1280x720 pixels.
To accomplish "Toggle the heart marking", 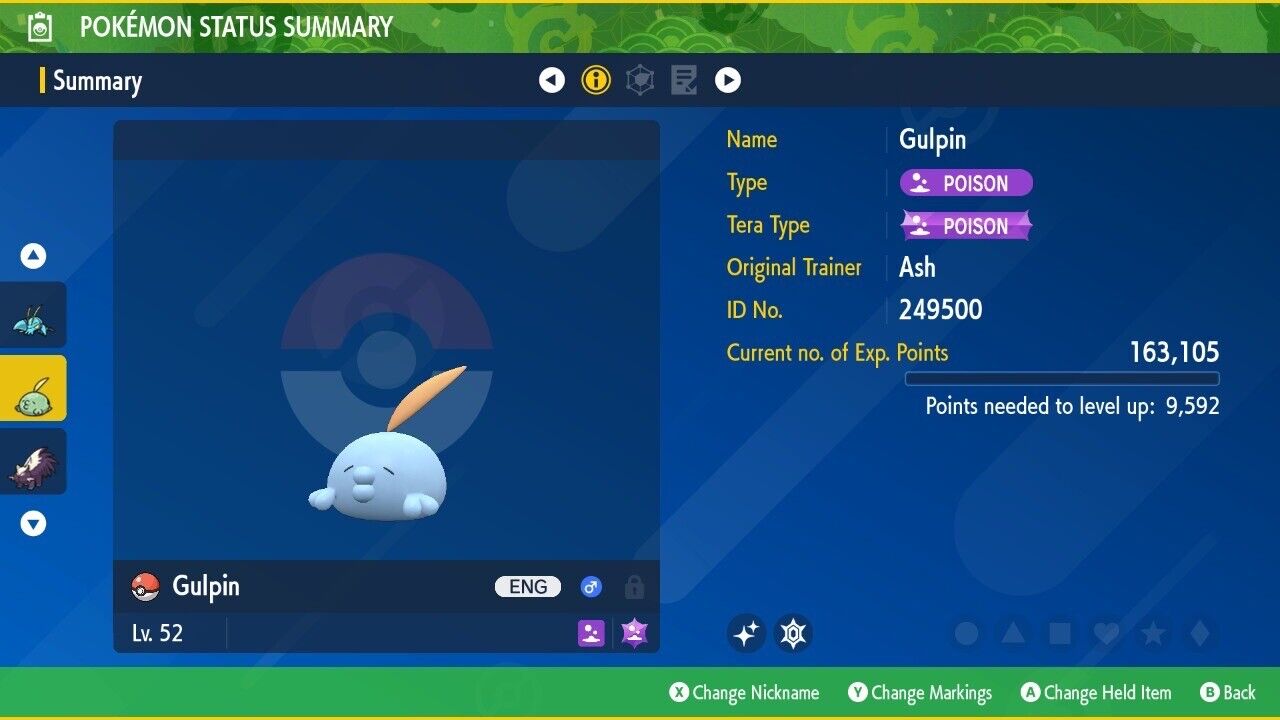I will coord(1105,633).
